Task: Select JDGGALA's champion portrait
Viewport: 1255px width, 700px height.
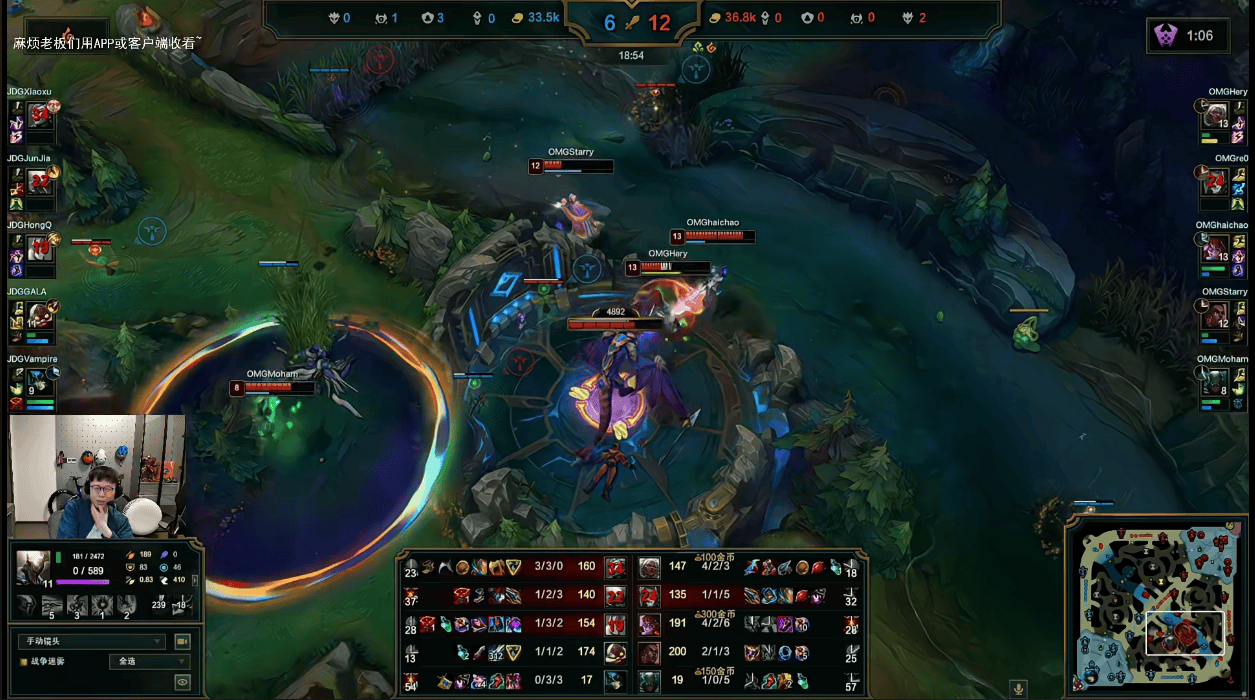Action: click(40, 314)
